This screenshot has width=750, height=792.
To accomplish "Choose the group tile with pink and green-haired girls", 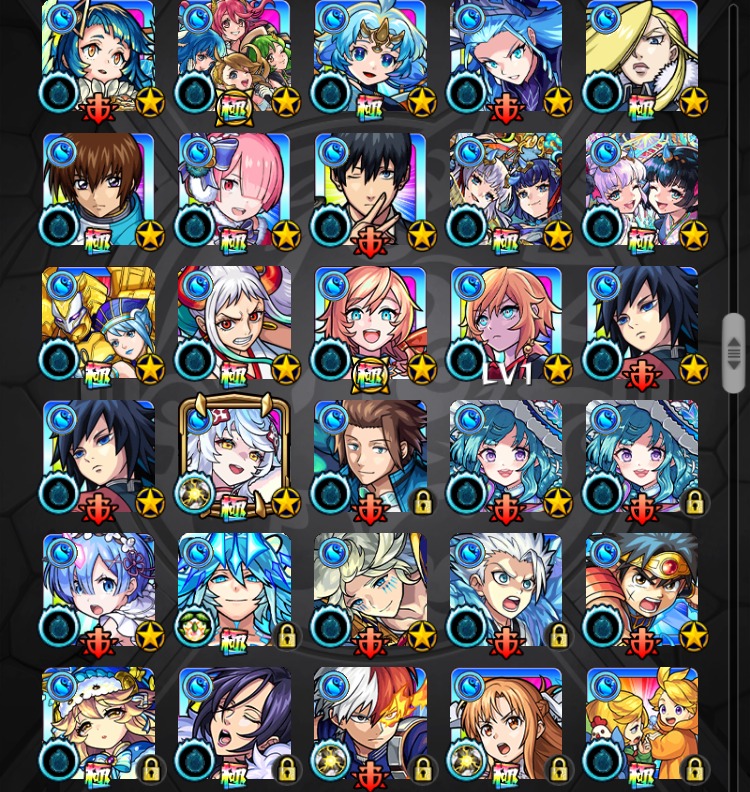I will tap(235, 57).
